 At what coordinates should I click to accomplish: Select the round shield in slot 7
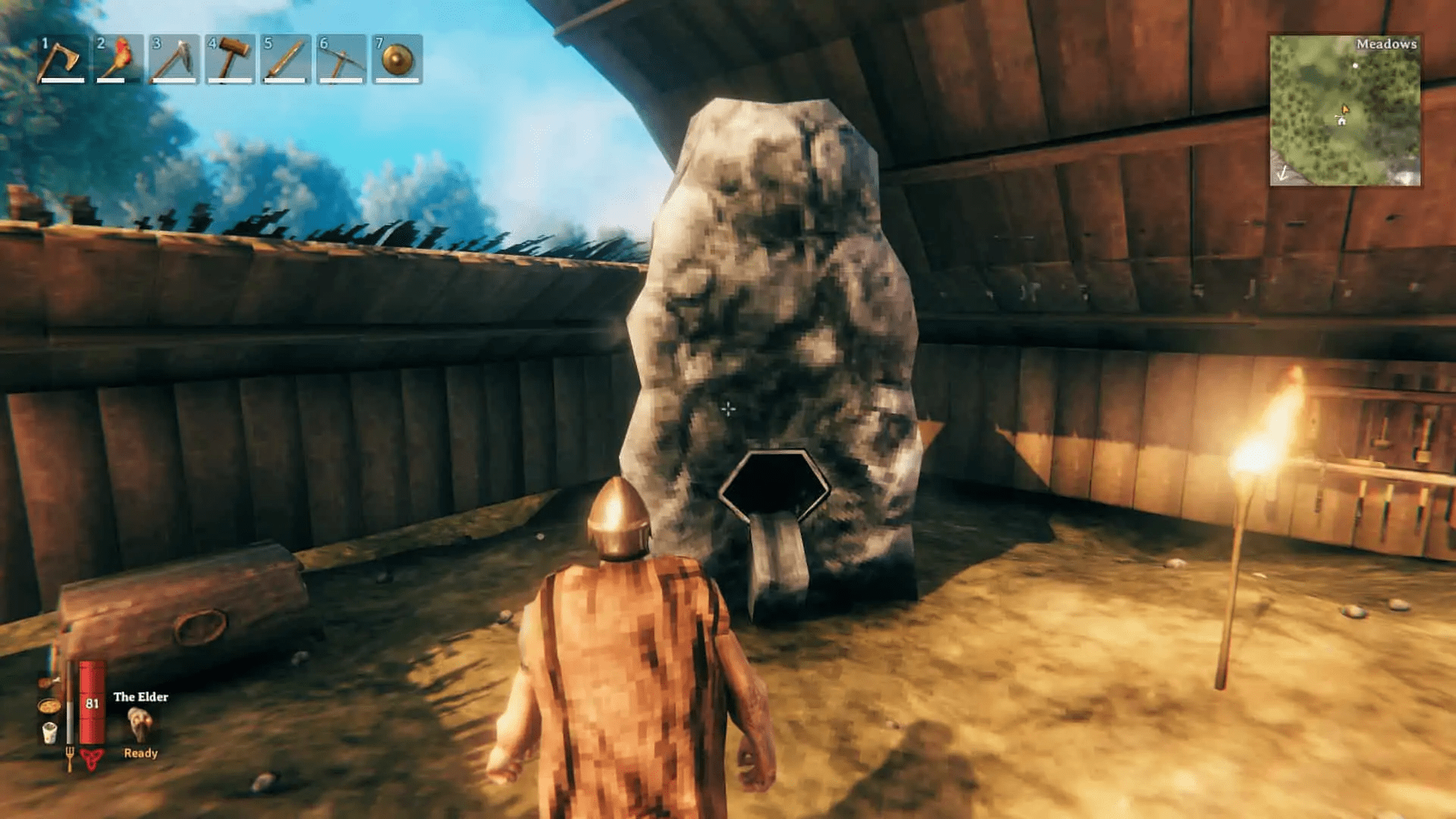[x=396, y=59]
